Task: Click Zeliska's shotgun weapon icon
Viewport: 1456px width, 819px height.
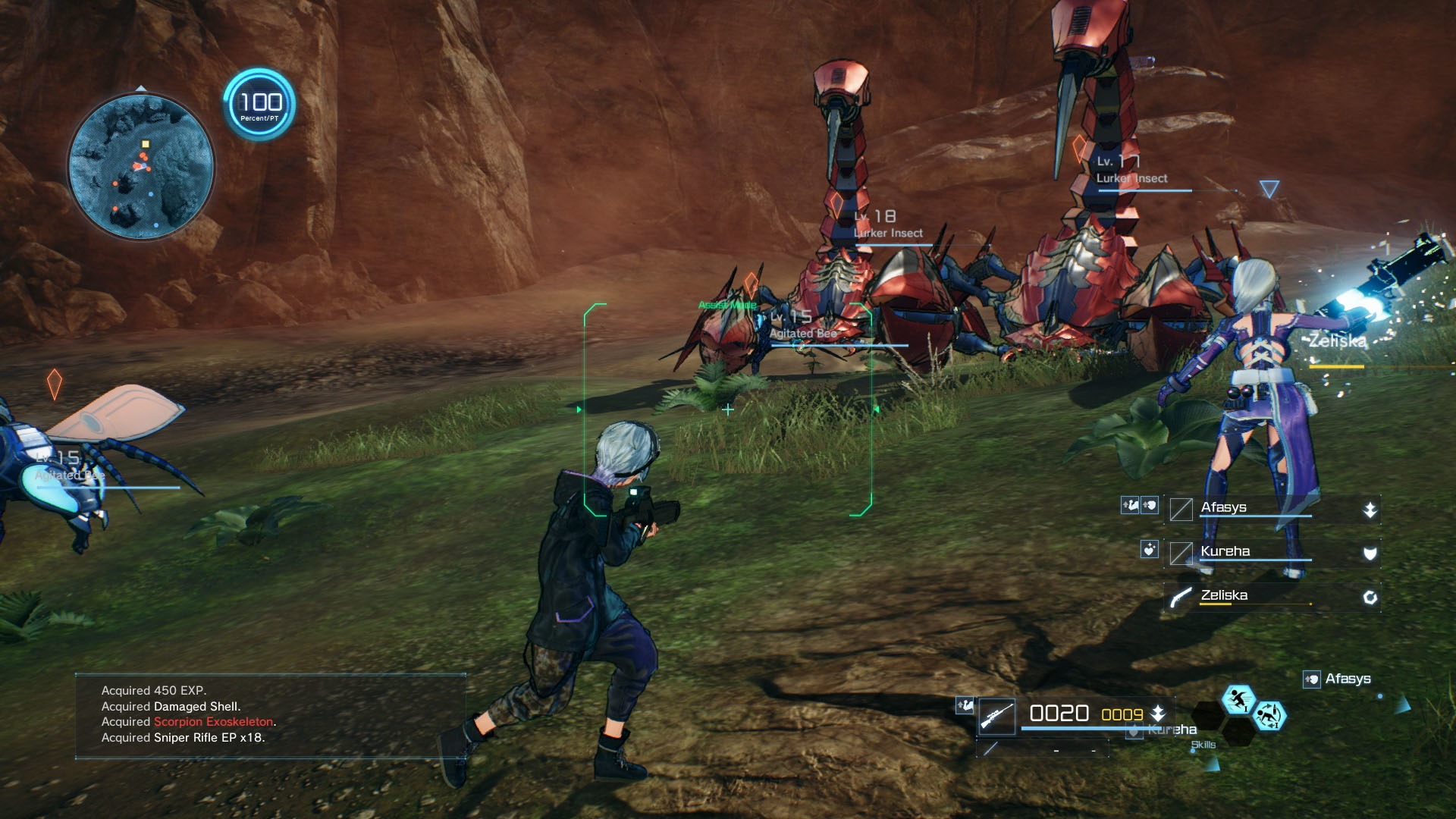Action: (x=1181, y=597)
